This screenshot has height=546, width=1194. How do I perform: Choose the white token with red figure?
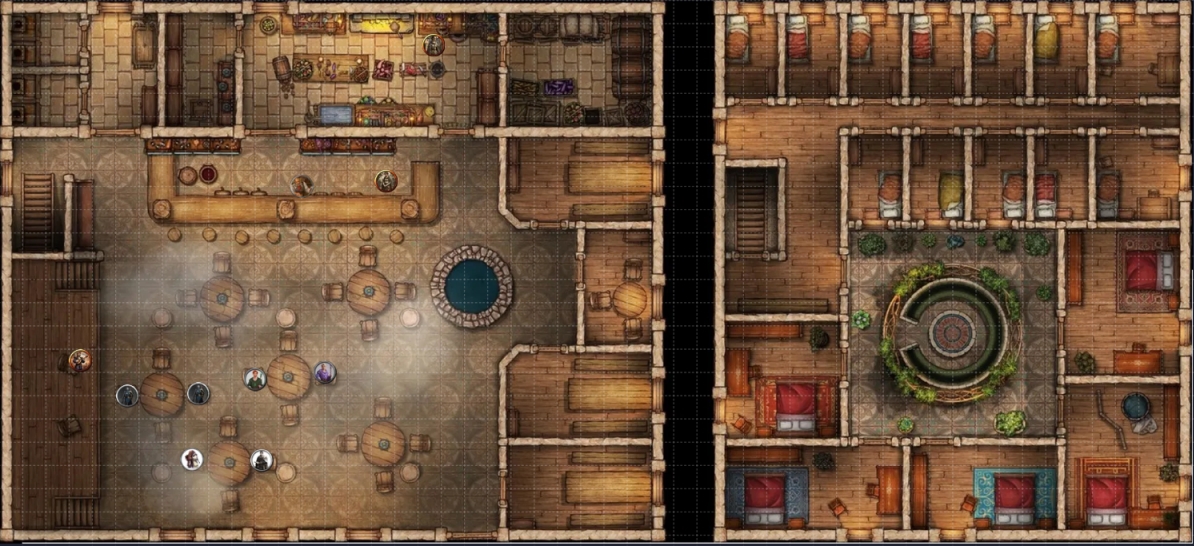pos(191,459)
